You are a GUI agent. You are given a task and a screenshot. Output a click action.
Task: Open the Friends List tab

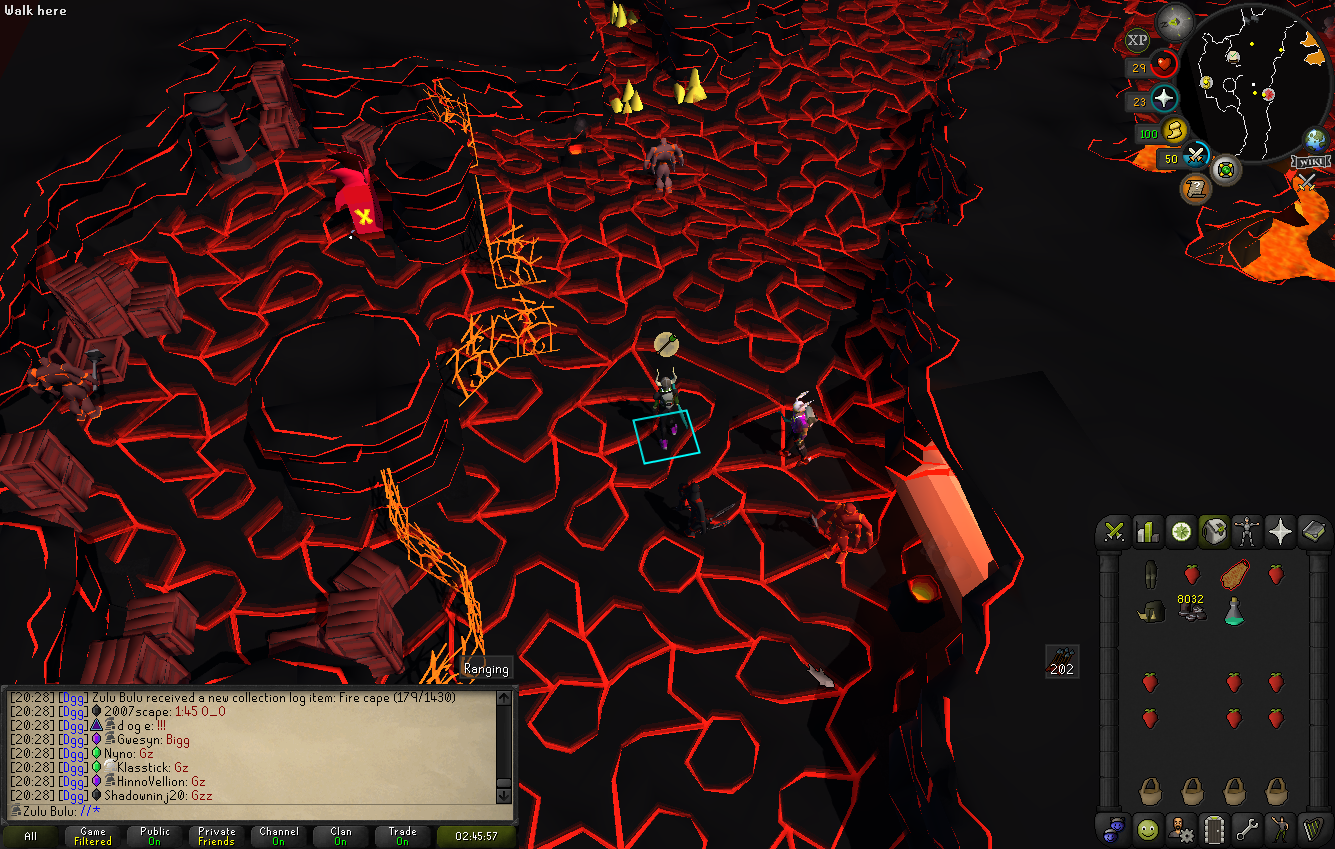pos(1147,829)
